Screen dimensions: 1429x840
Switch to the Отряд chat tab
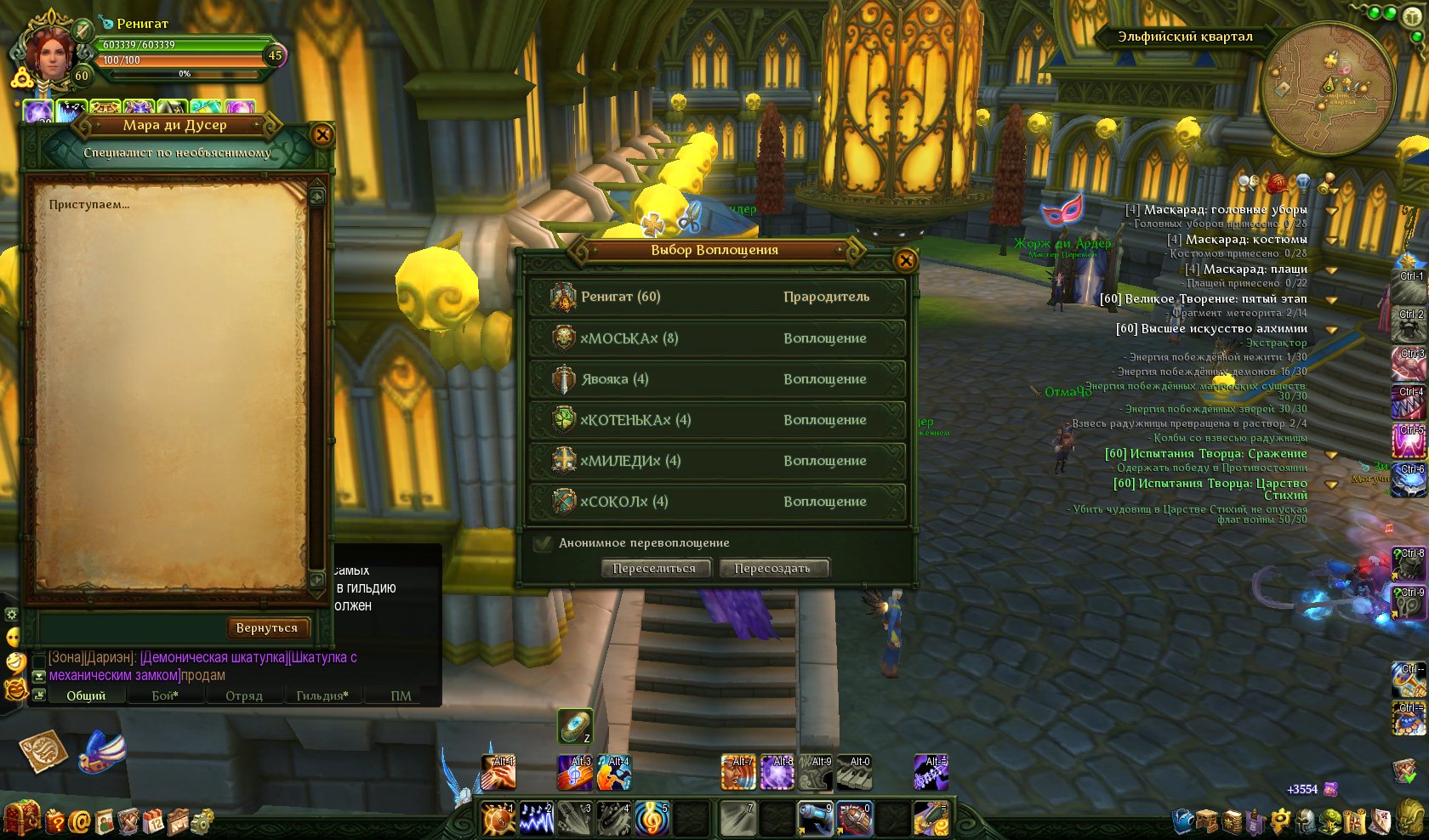click(244, 695)
